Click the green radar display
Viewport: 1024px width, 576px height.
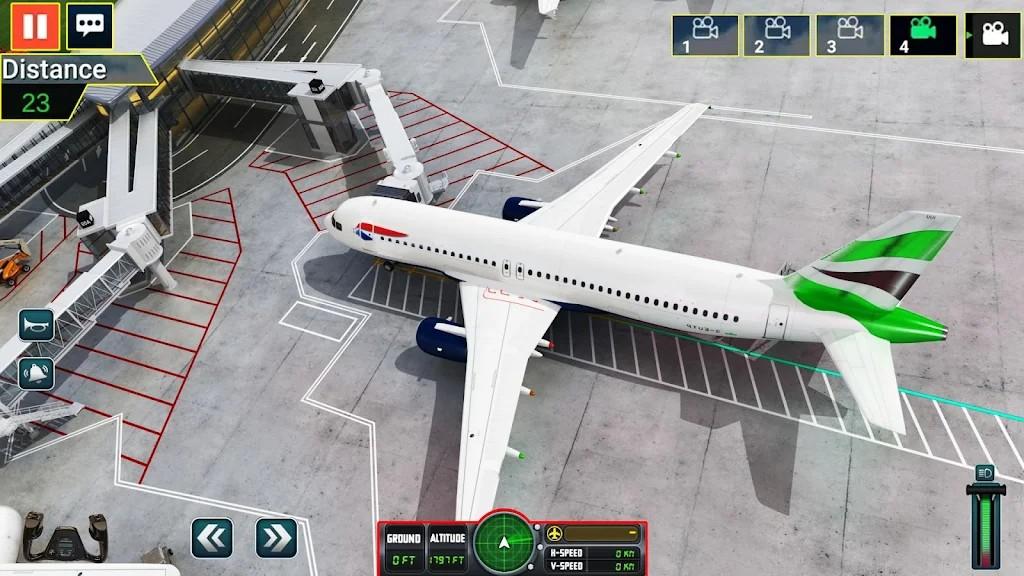tap(505, 543)
